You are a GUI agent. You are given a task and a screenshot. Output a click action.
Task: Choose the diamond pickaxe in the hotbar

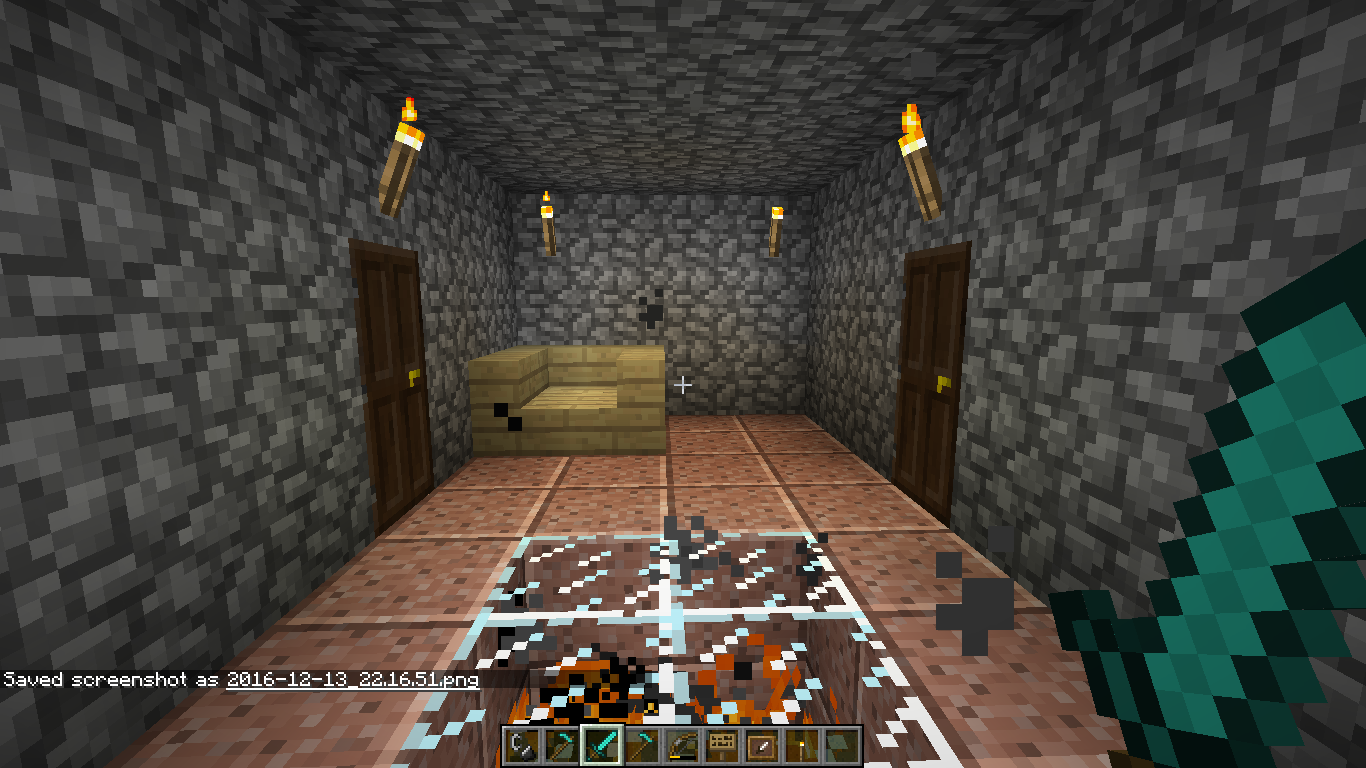tap(561, 746)
